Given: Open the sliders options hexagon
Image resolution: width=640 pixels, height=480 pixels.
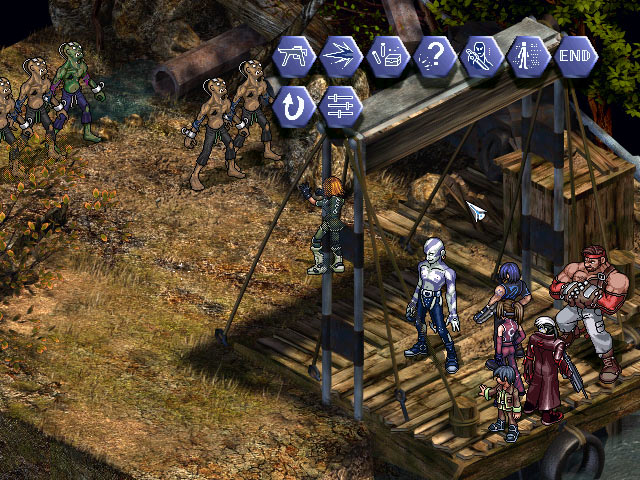Looking at the screenshot, I should [340, 104].
